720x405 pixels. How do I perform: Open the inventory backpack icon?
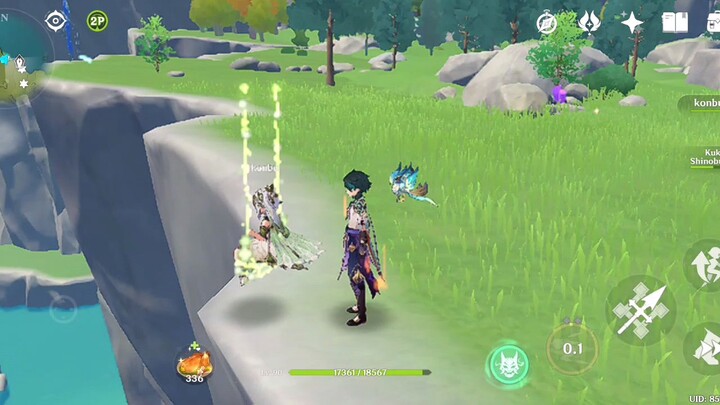pos(711,22)
